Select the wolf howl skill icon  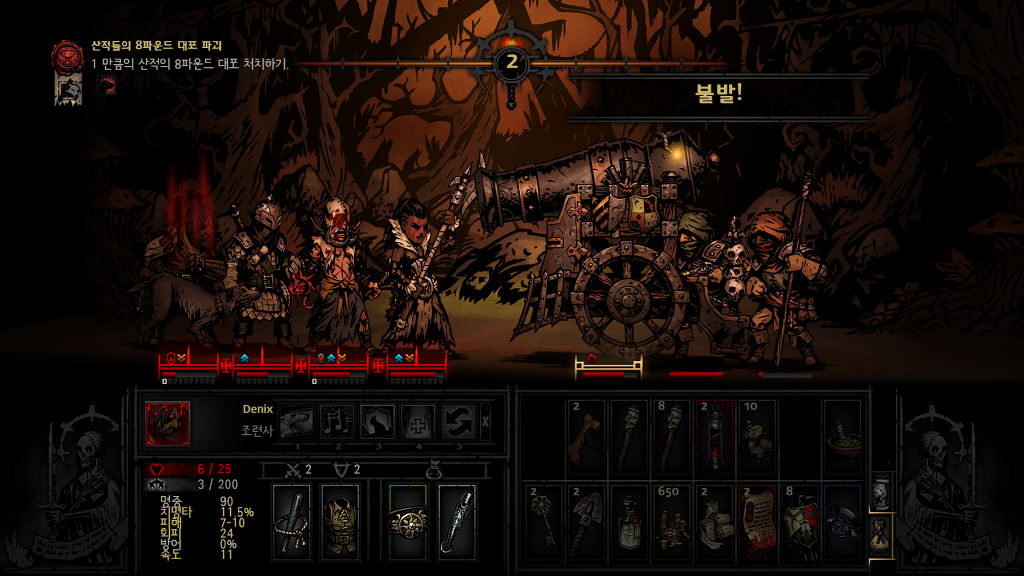(x=296, y=423)
